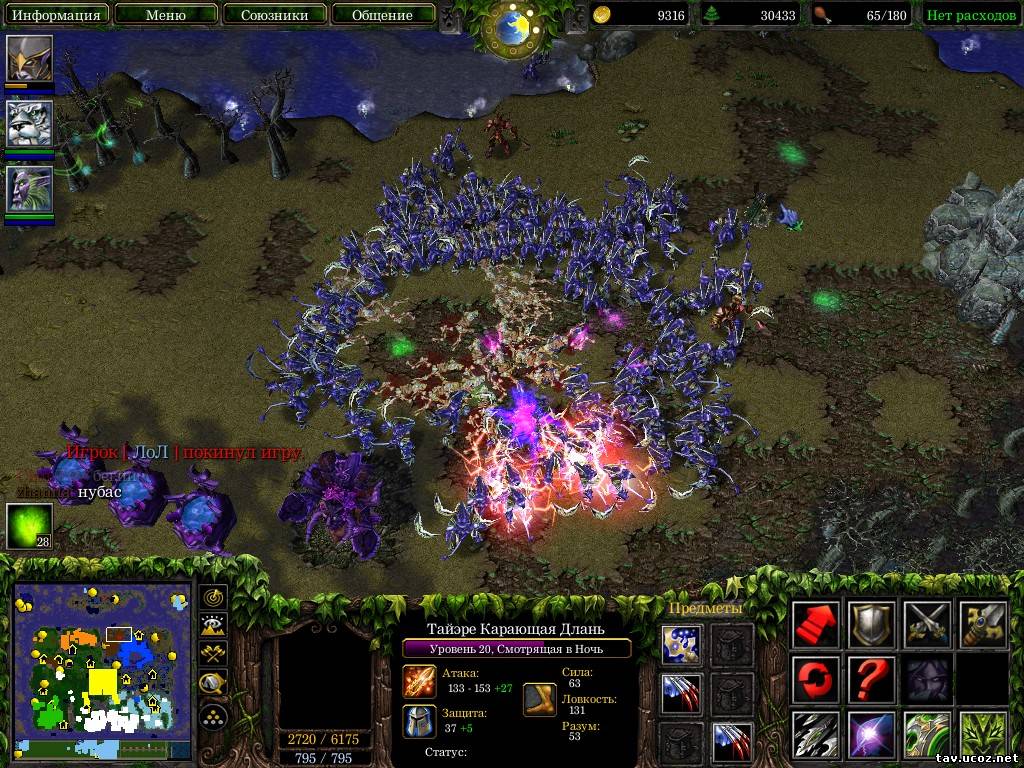The width and height of the screenshot is (1024, 768).
Task: Select the white tiger hero portrait
Action: pyautogui.click(x=28, y=124)
